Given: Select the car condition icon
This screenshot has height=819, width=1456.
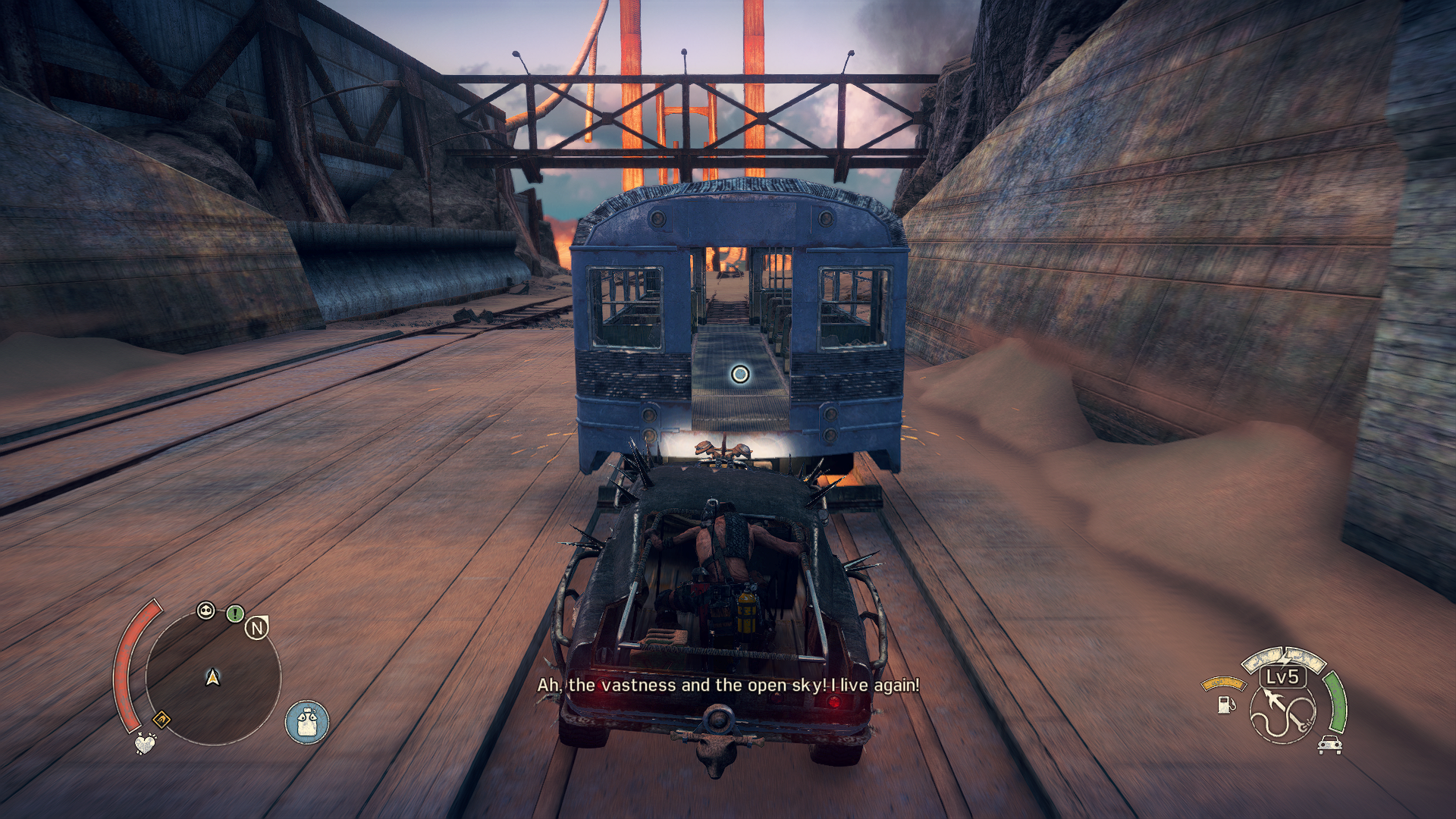Looking at the screenshot, I should point(1329,745).
